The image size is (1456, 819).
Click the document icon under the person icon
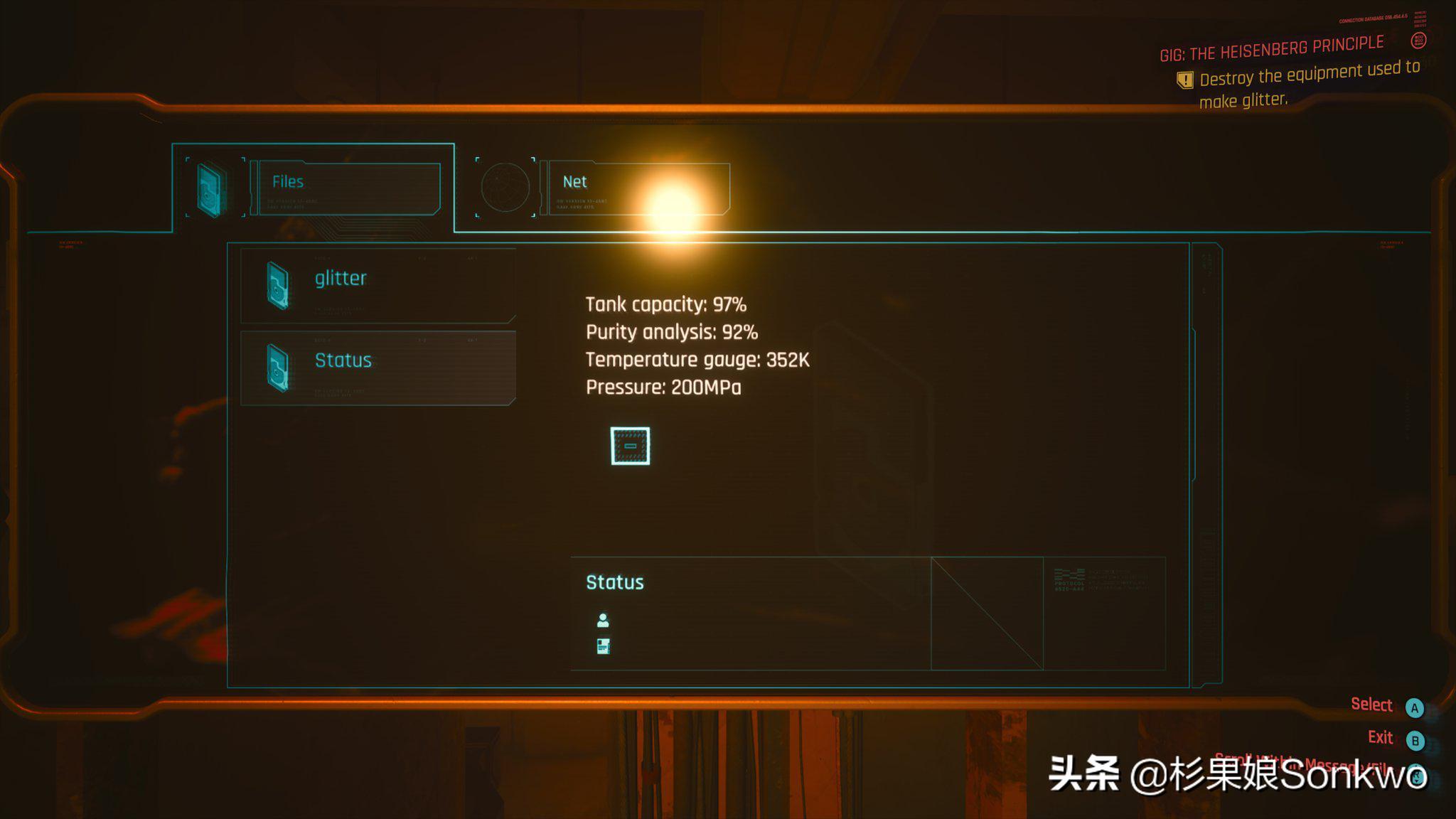coord(604,645)
